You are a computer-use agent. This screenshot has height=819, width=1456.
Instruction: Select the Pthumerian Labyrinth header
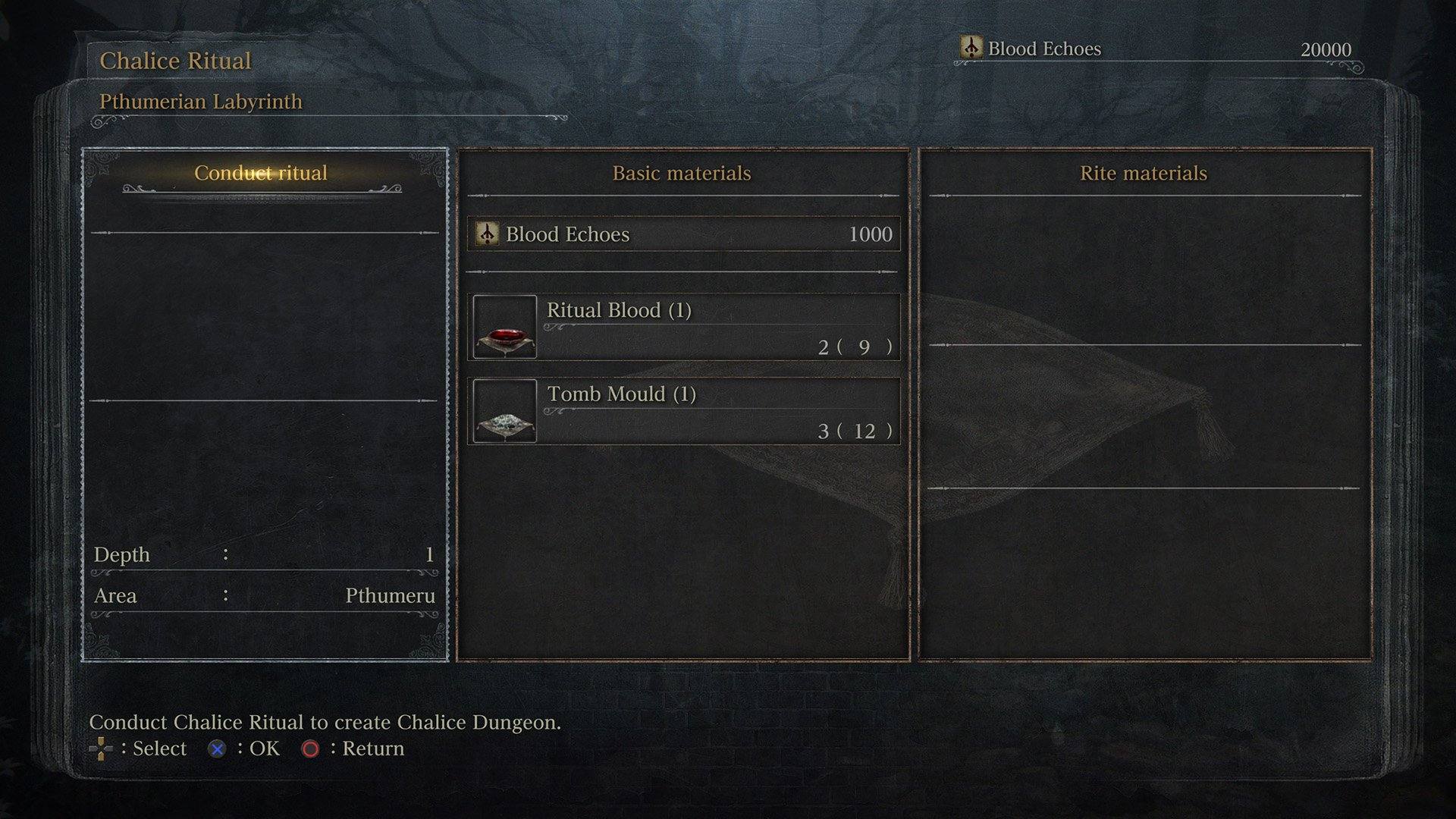pos(200,100)
